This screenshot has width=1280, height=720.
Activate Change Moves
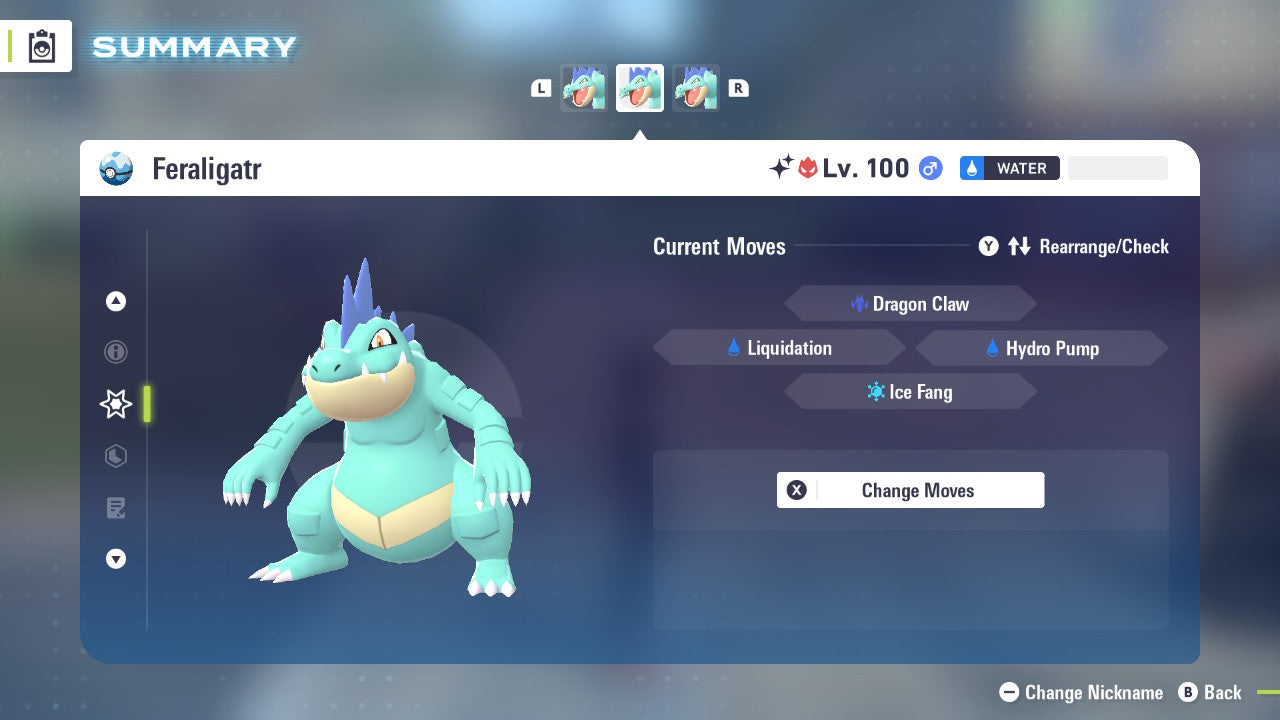[x=910, y=490]
